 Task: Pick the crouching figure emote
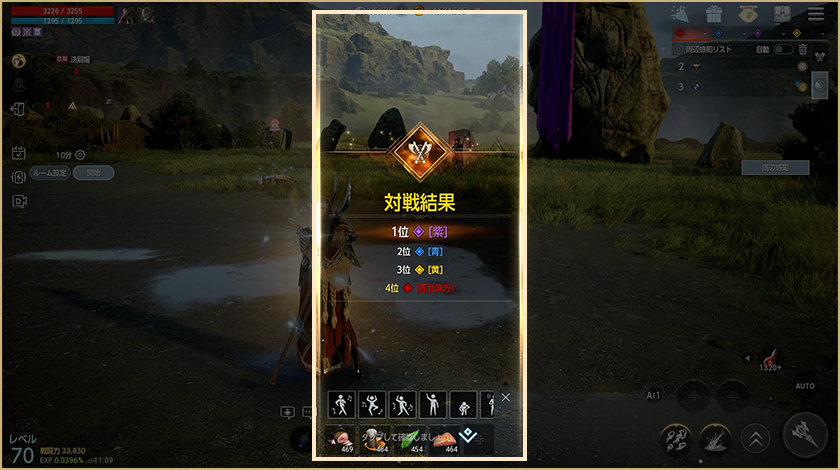click(463, 404)
